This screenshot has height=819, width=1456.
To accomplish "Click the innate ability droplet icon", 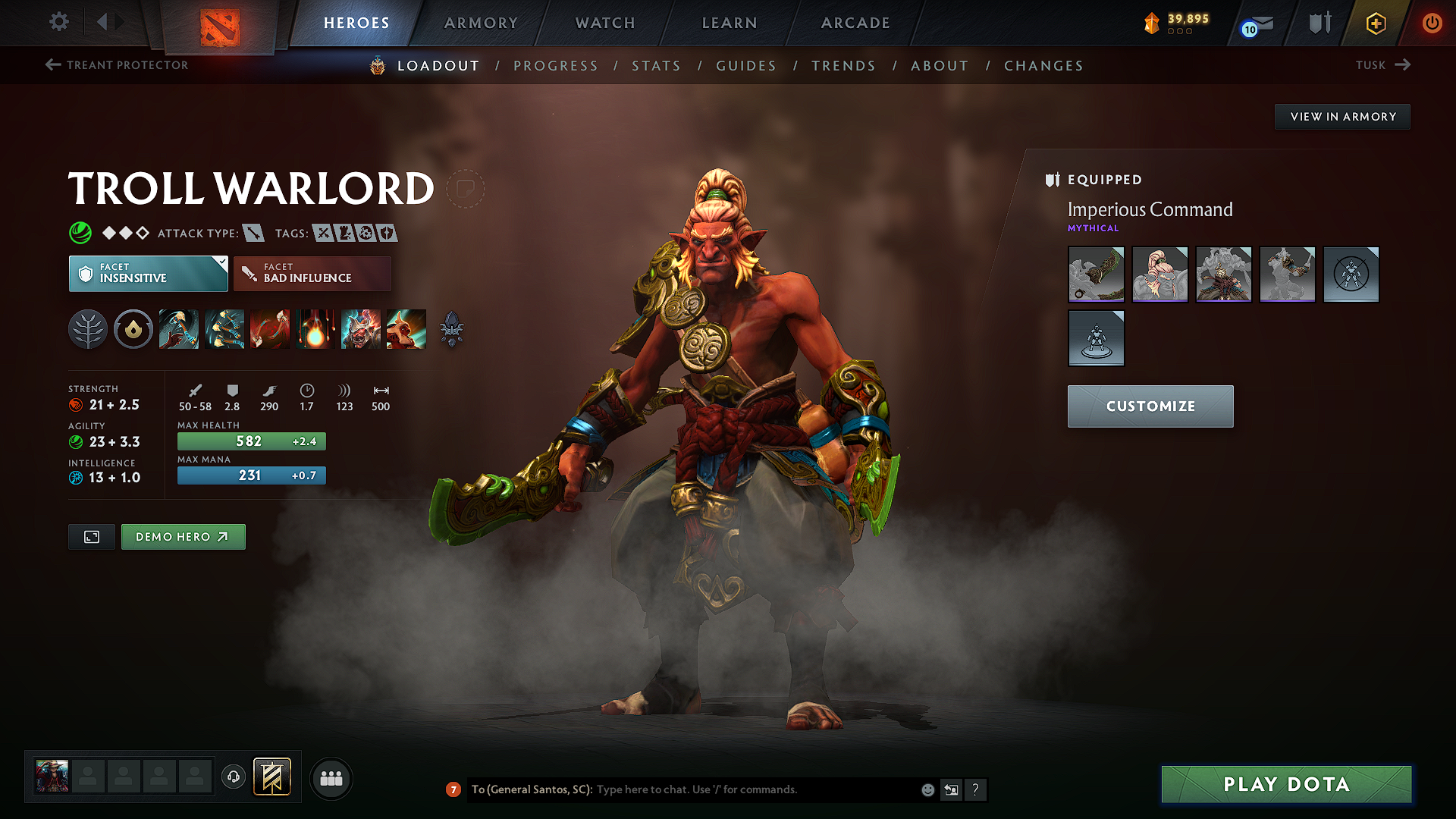I will point(133,329).
